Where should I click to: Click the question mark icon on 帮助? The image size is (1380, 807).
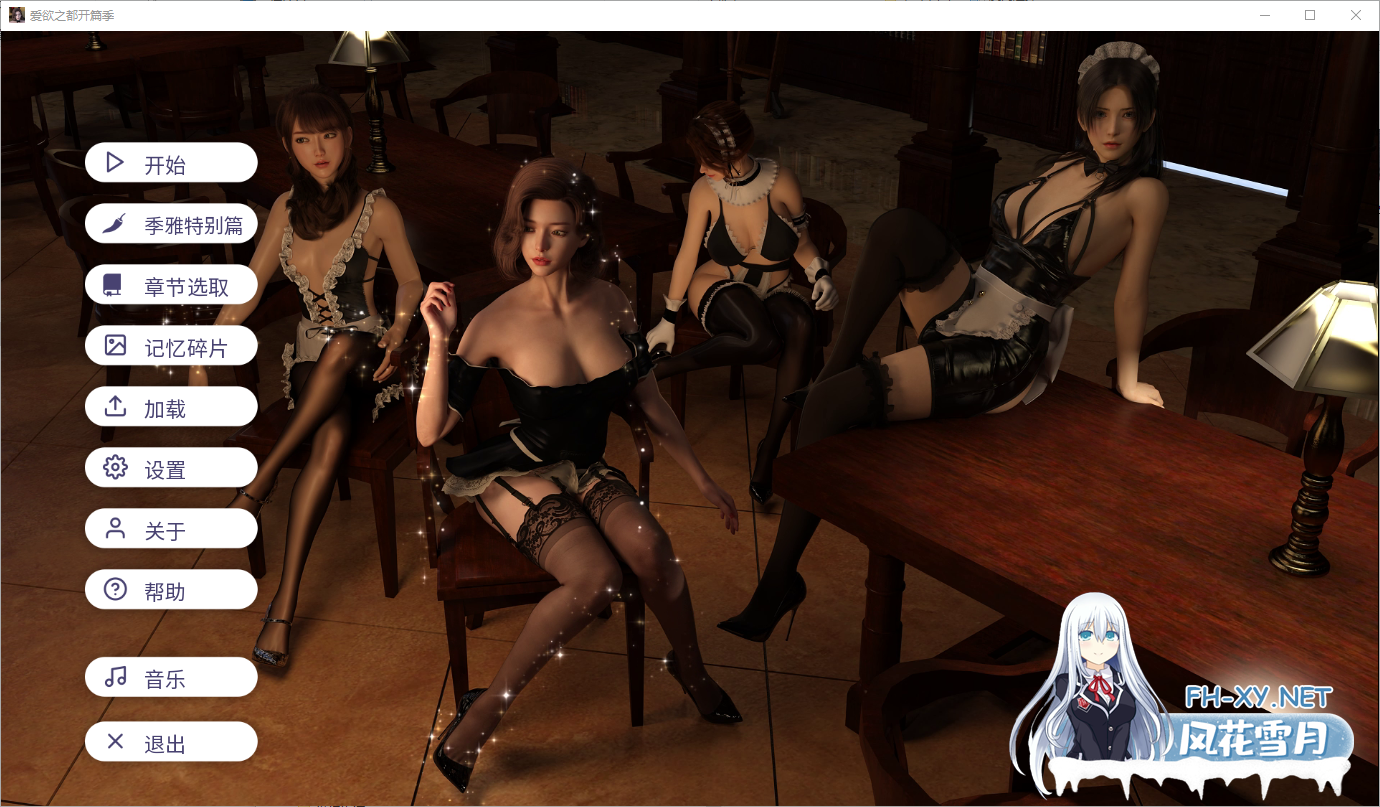click(x=113, y=589)
